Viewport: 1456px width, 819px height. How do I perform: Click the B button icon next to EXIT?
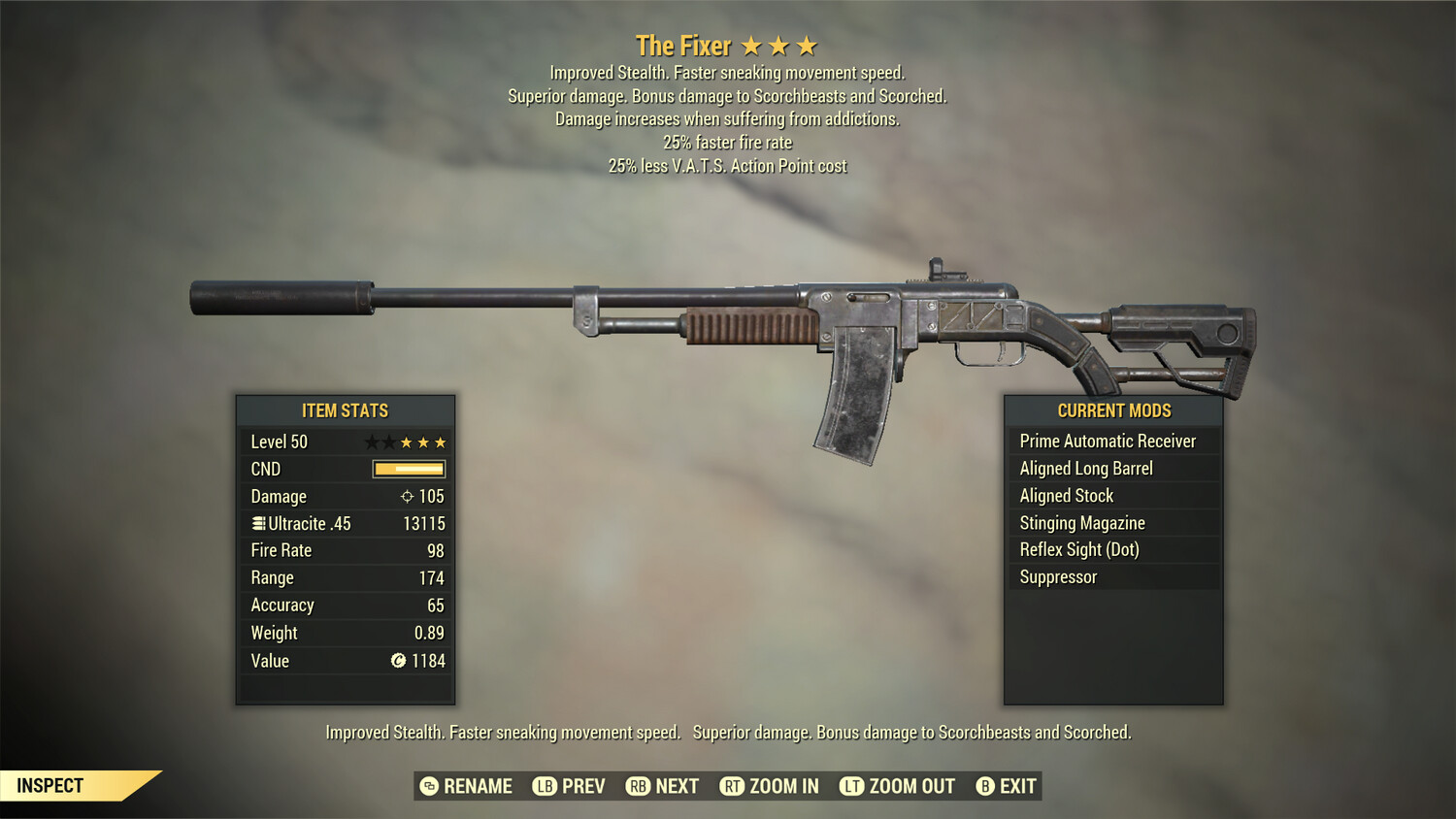[x=986, y=786]
